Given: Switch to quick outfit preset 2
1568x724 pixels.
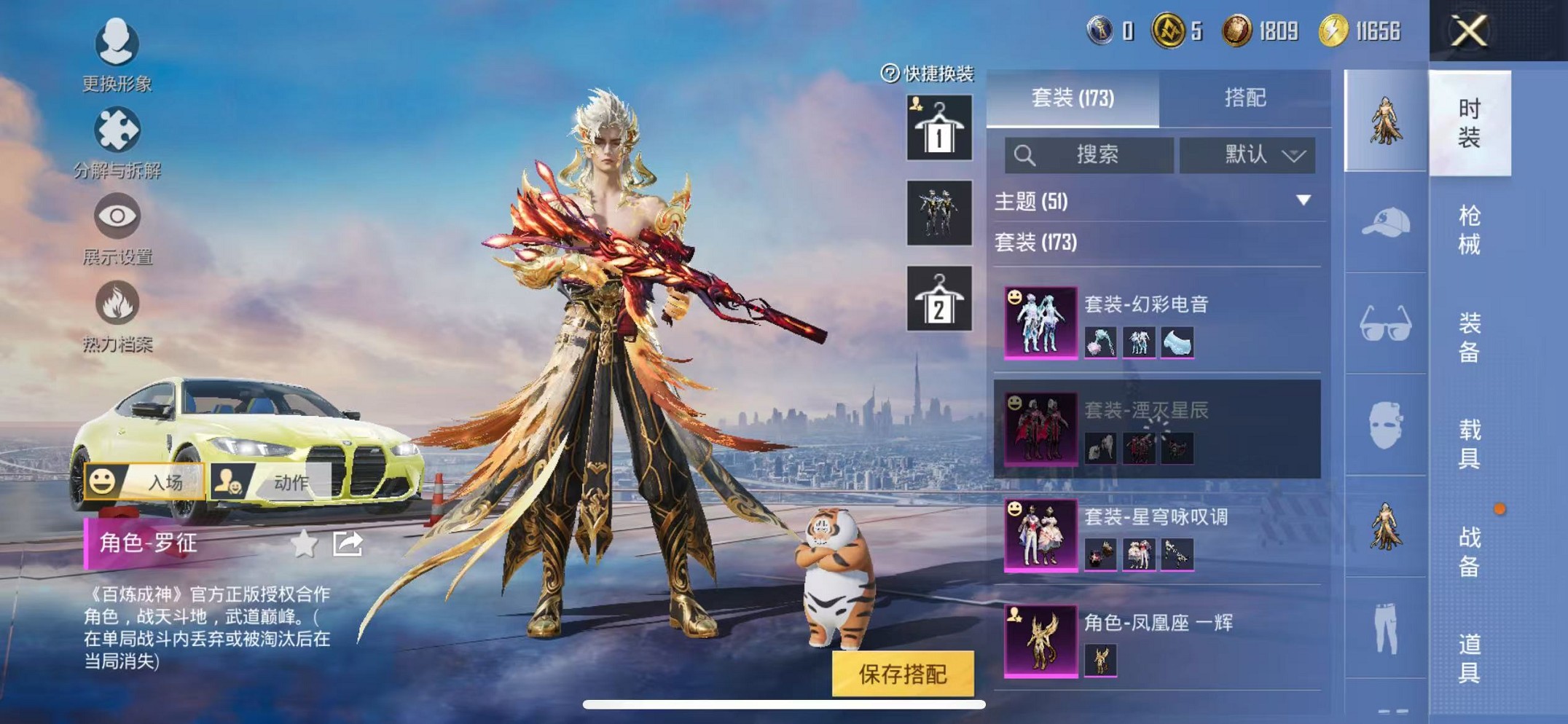Looking at the screenshot, I should [x=938, y=299].
